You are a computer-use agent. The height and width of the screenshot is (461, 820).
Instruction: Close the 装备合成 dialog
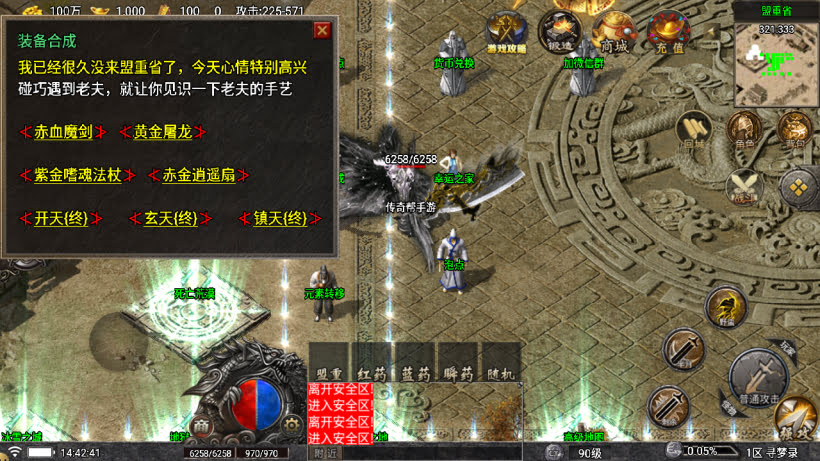(322, 30)
